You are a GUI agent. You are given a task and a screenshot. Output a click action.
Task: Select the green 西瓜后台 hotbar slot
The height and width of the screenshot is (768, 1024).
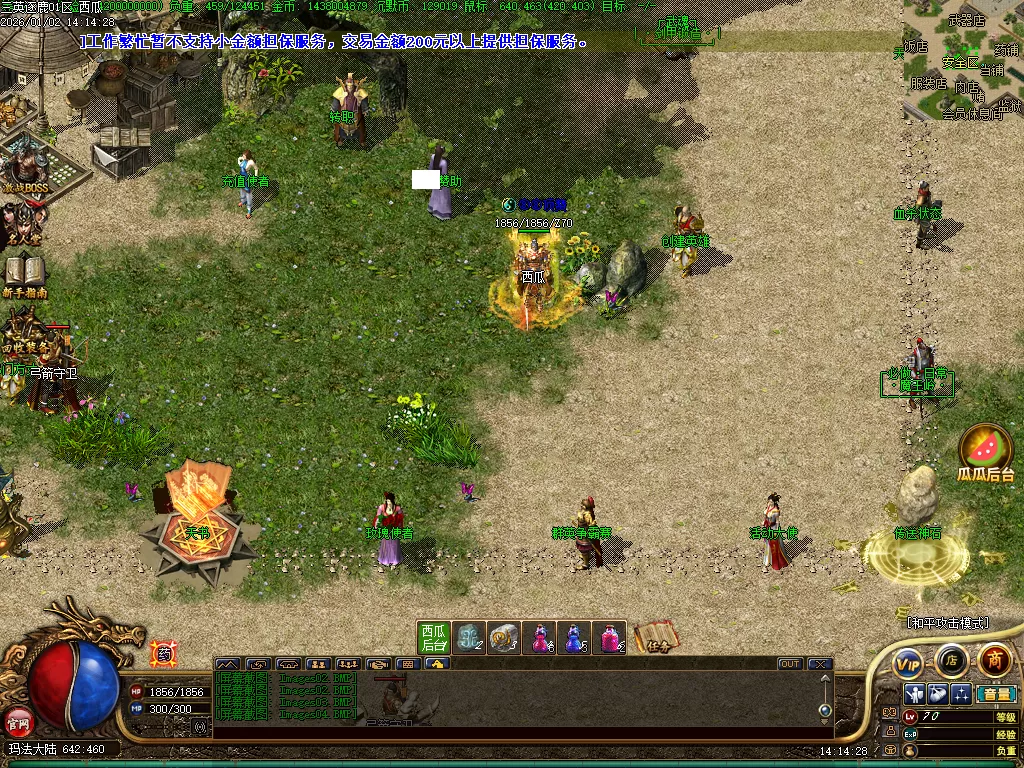pos(433,637)
